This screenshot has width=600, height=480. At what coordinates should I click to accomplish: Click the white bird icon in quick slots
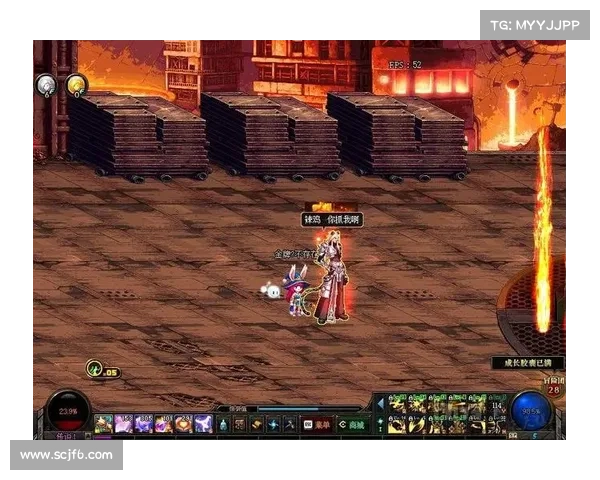pos(203,424)
